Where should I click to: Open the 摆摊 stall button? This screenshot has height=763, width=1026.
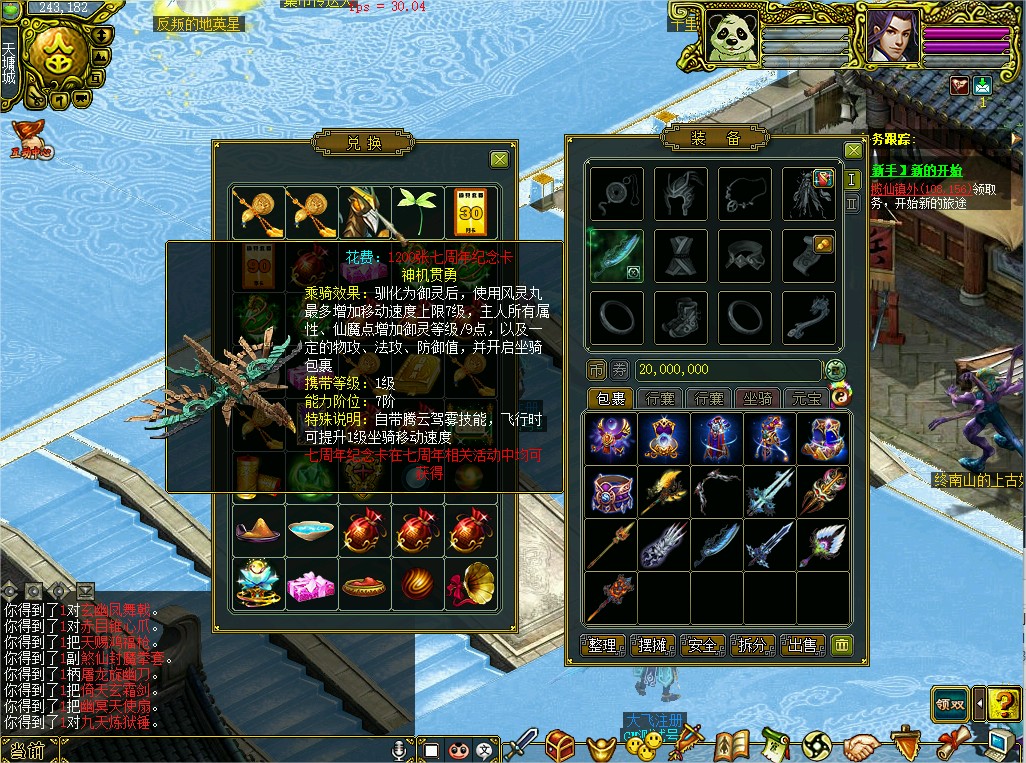pos(653,646)
